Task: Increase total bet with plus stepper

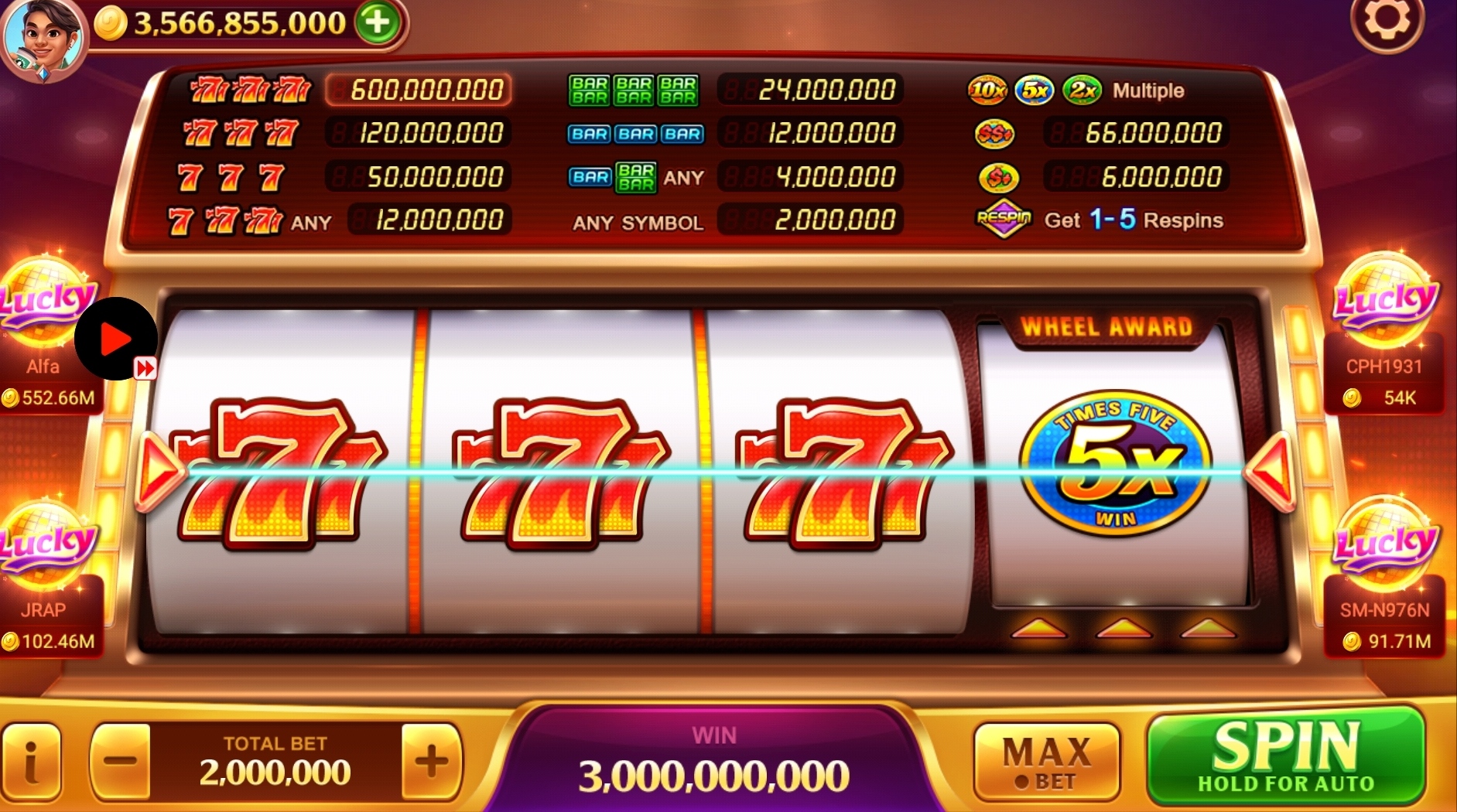Action: pos(431,762)
